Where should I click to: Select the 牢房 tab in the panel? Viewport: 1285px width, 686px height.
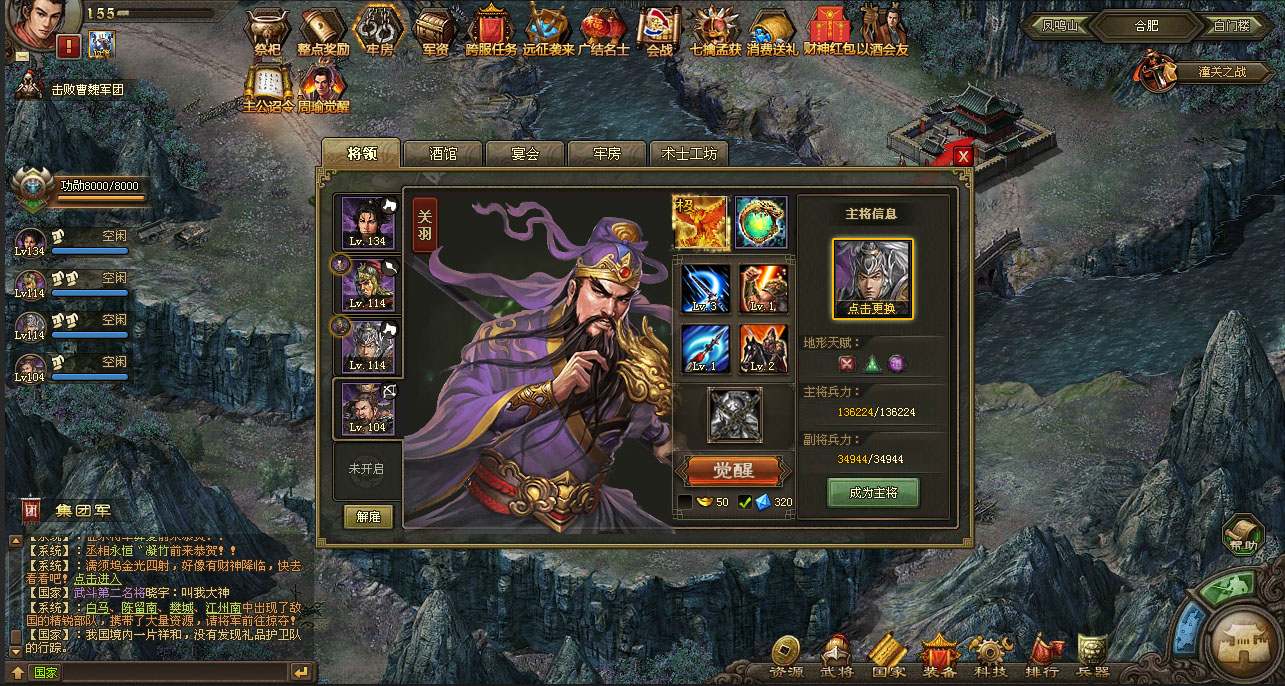607,154
